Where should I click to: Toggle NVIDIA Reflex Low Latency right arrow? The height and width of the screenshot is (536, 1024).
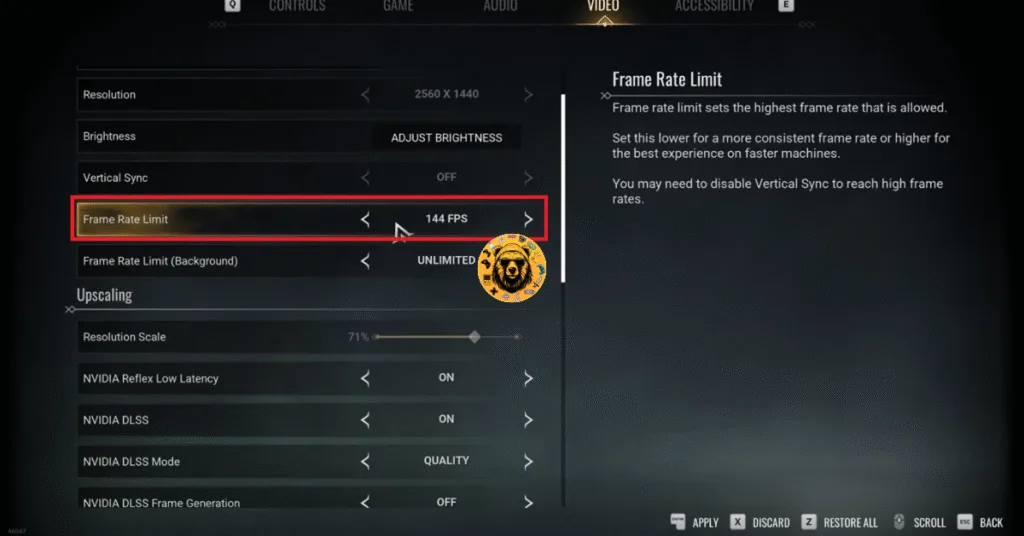tap(528, 379)
